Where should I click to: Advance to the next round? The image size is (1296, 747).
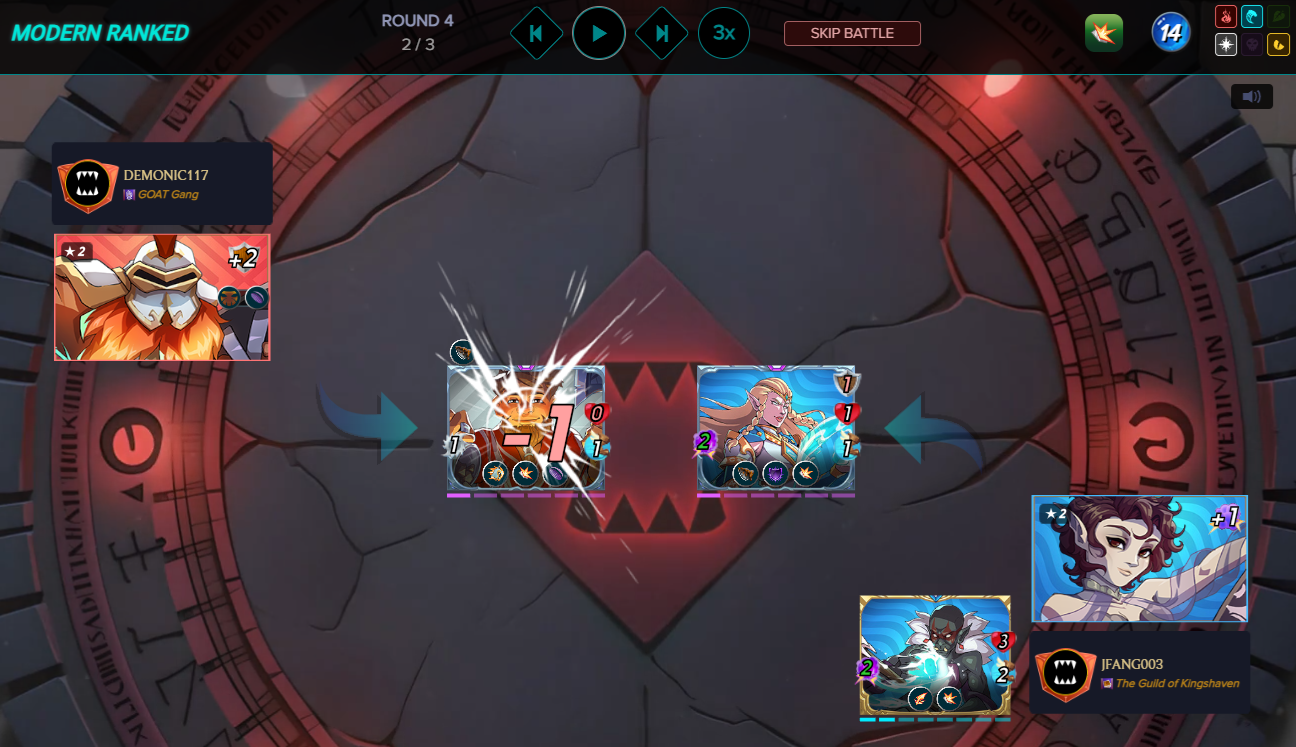click(x=661, y=33)
